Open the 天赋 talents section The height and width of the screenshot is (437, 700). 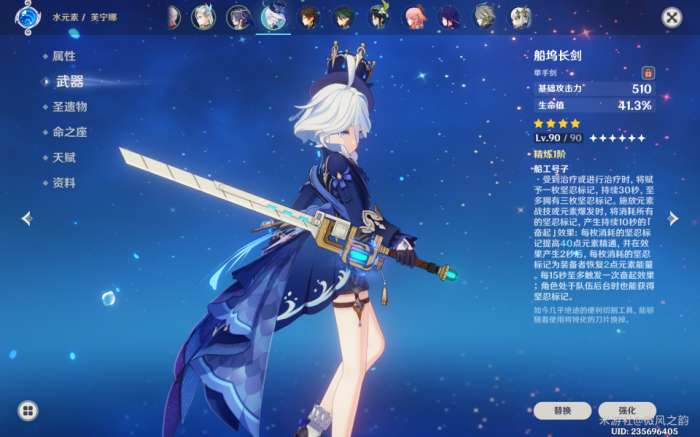point(64,158)
